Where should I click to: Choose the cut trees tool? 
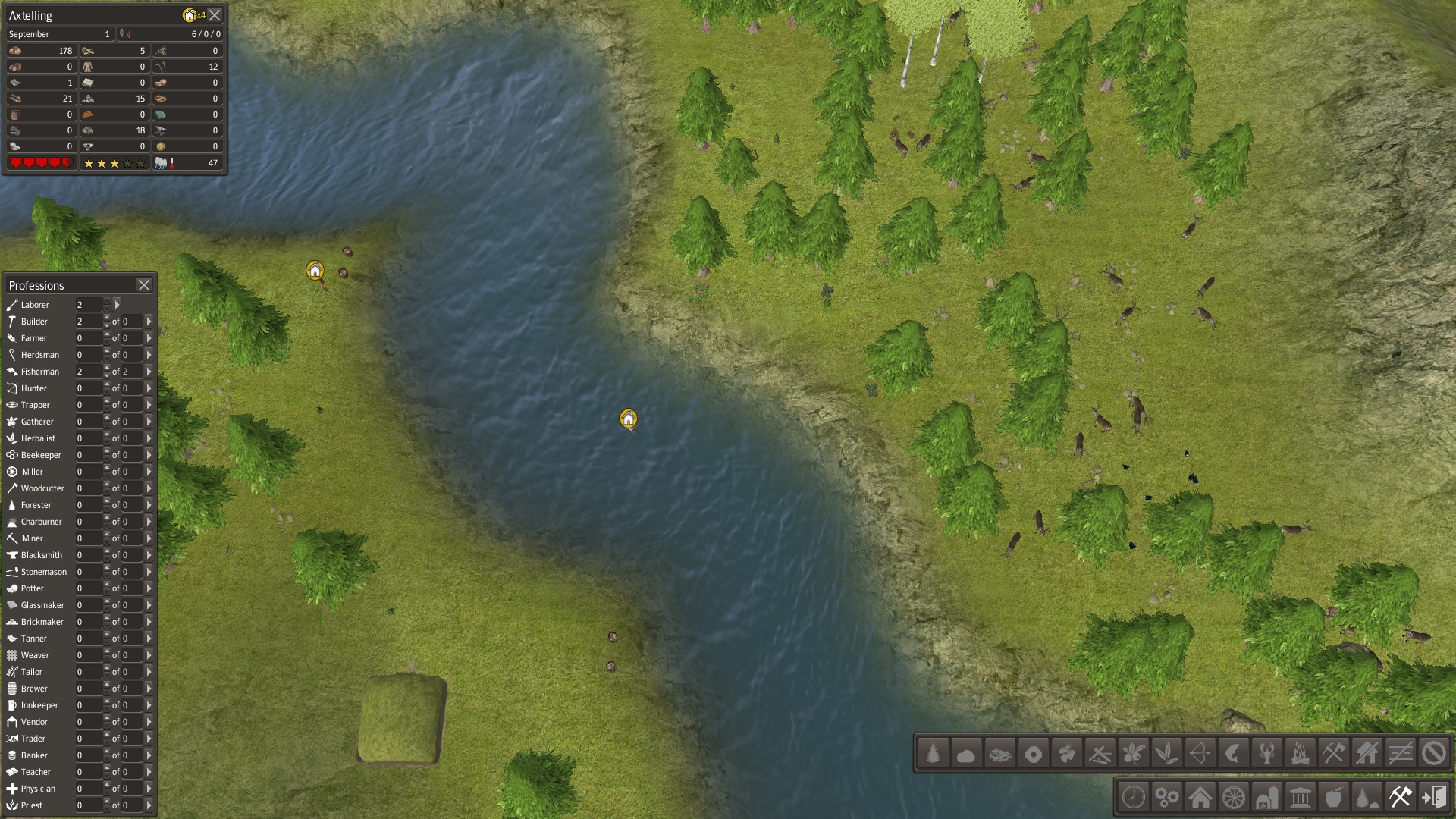tap(934, 754)
